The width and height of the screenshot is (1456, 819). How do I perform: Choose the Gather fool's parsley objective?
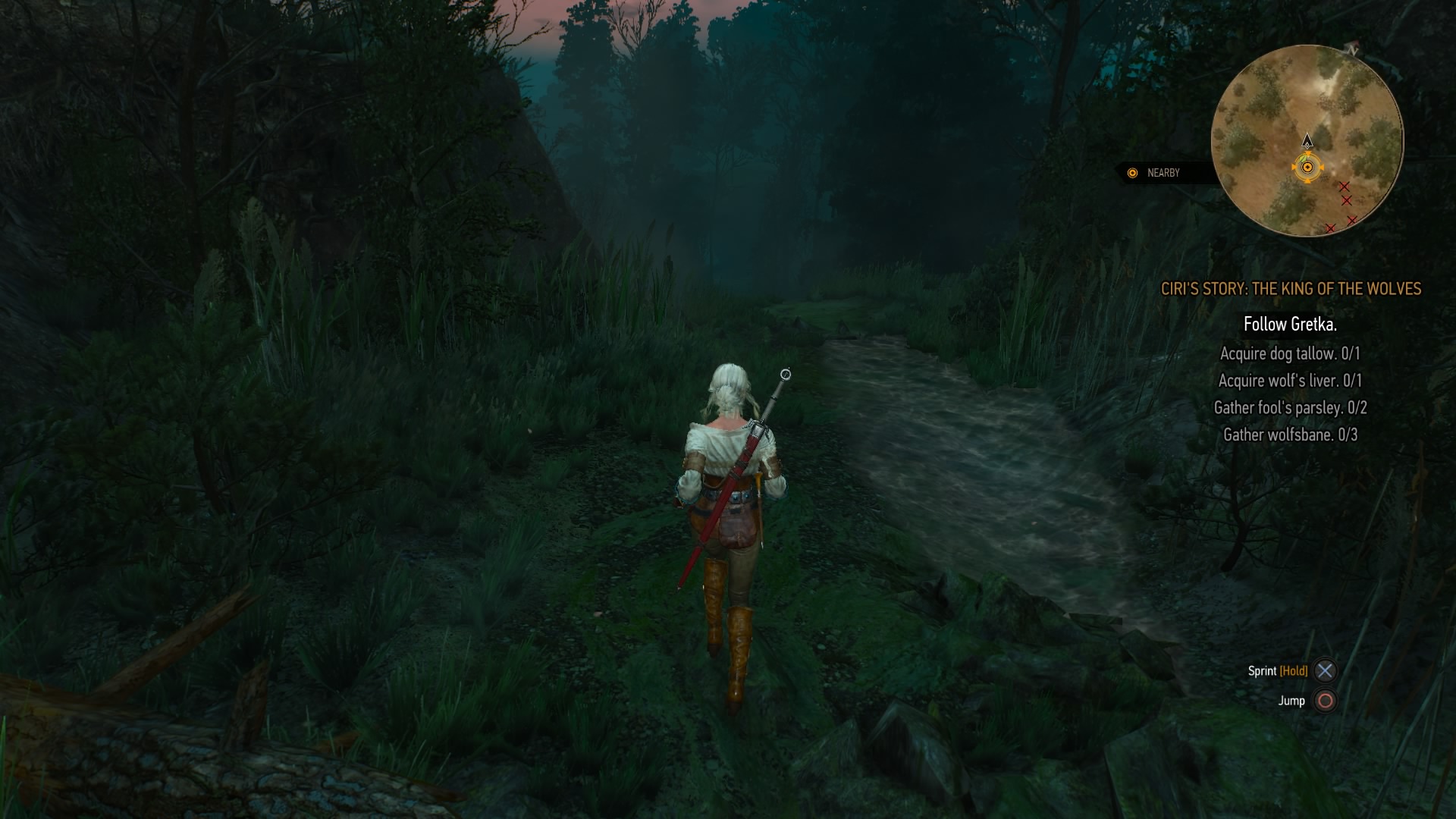(x=1290, y=408)
